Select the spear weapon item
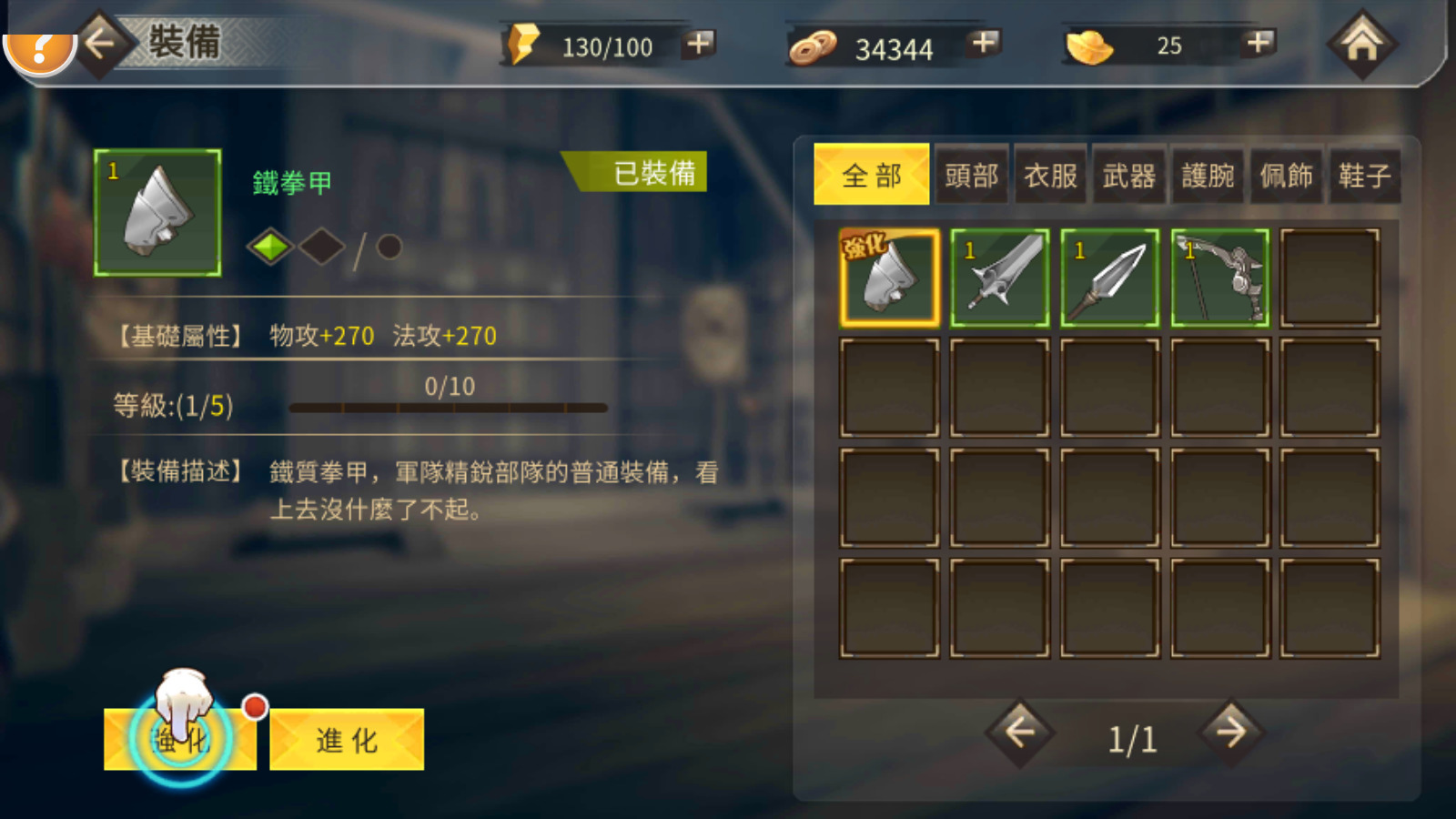 1108,276
